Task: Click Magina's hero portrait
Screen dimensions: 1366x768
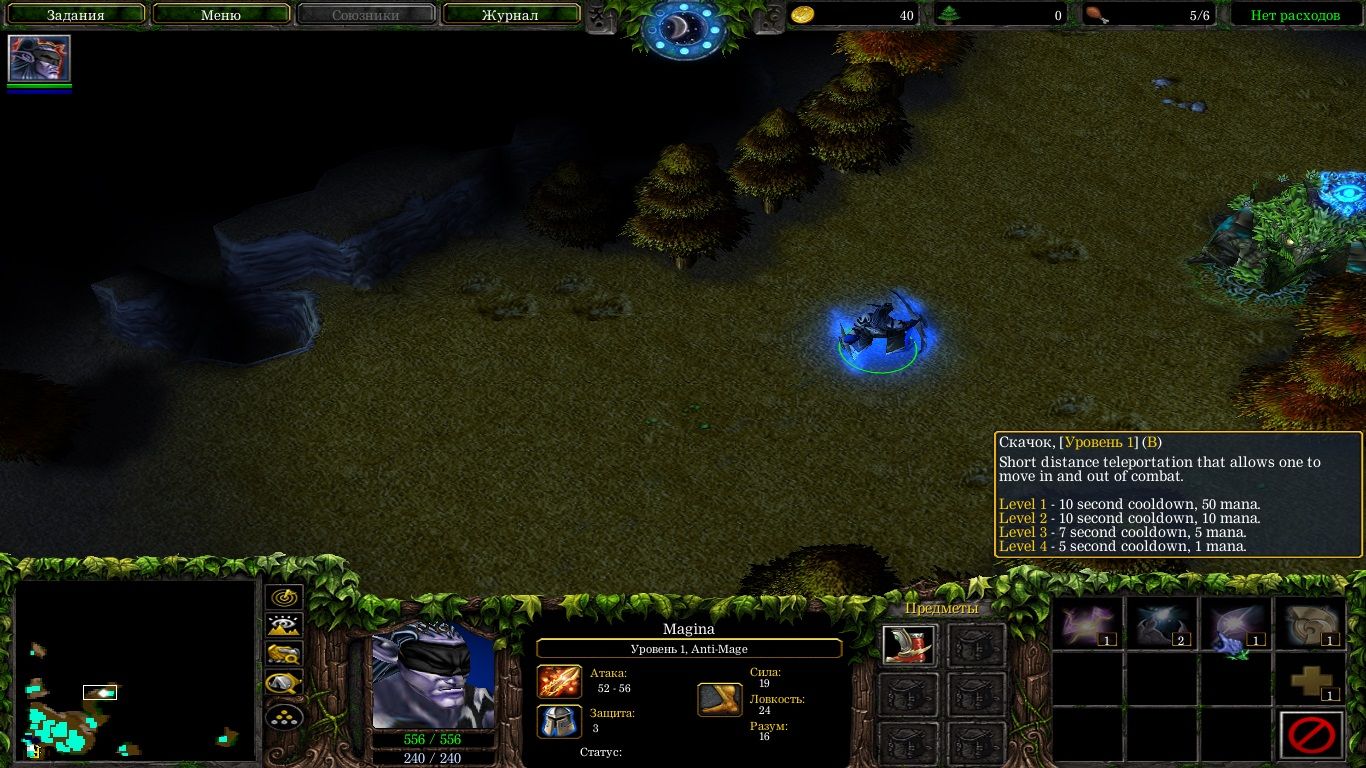Action: 433,676
